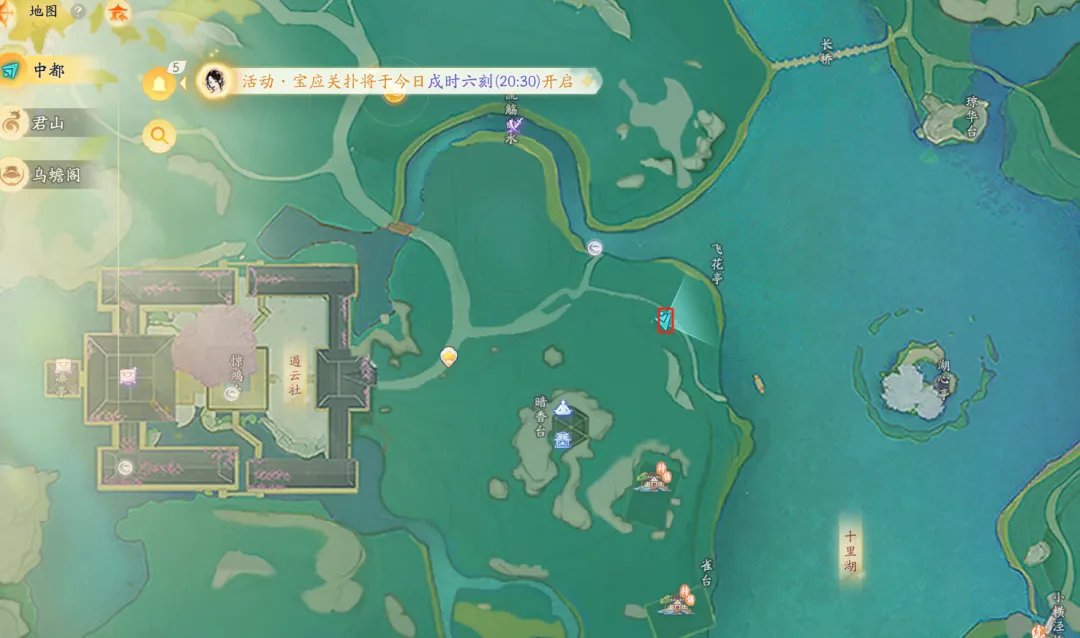The height and width of the screenshot is (638, 1080).
Task: Select the purple crossed-swords marker at 流觞水
Action: click(x=515, y=126)
